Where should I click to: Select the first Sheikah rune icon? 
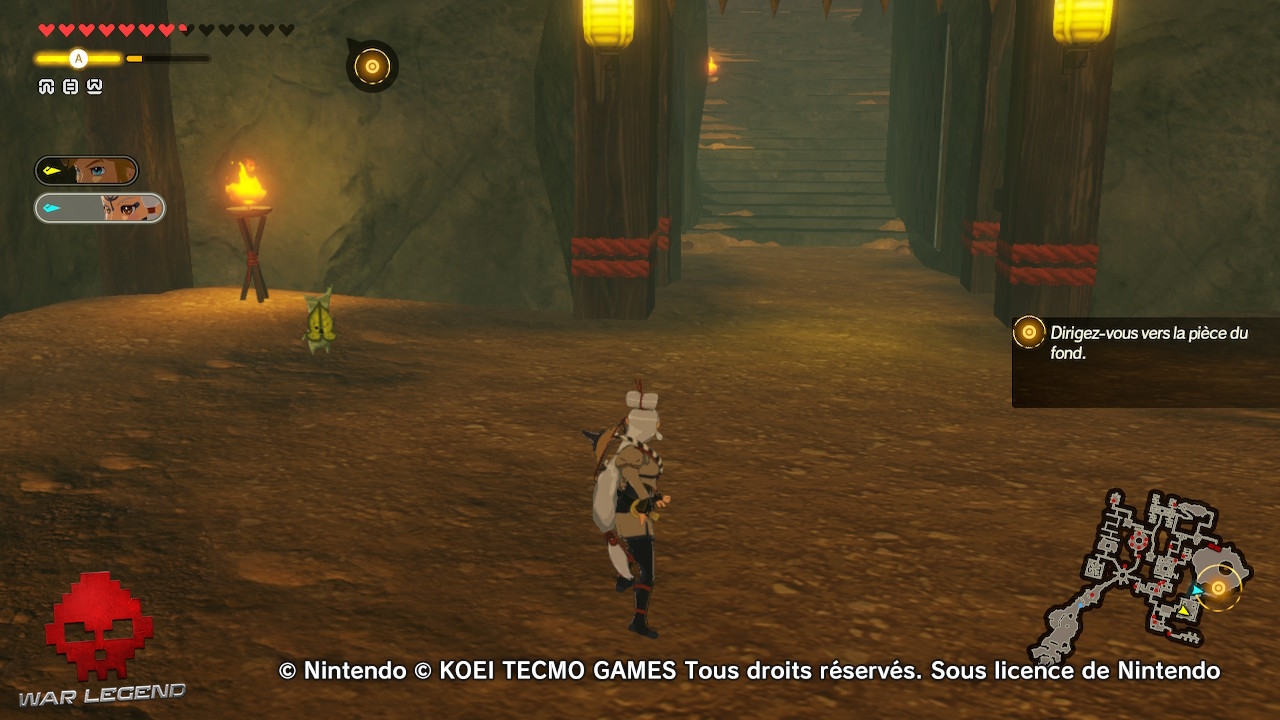coord(47,86)
